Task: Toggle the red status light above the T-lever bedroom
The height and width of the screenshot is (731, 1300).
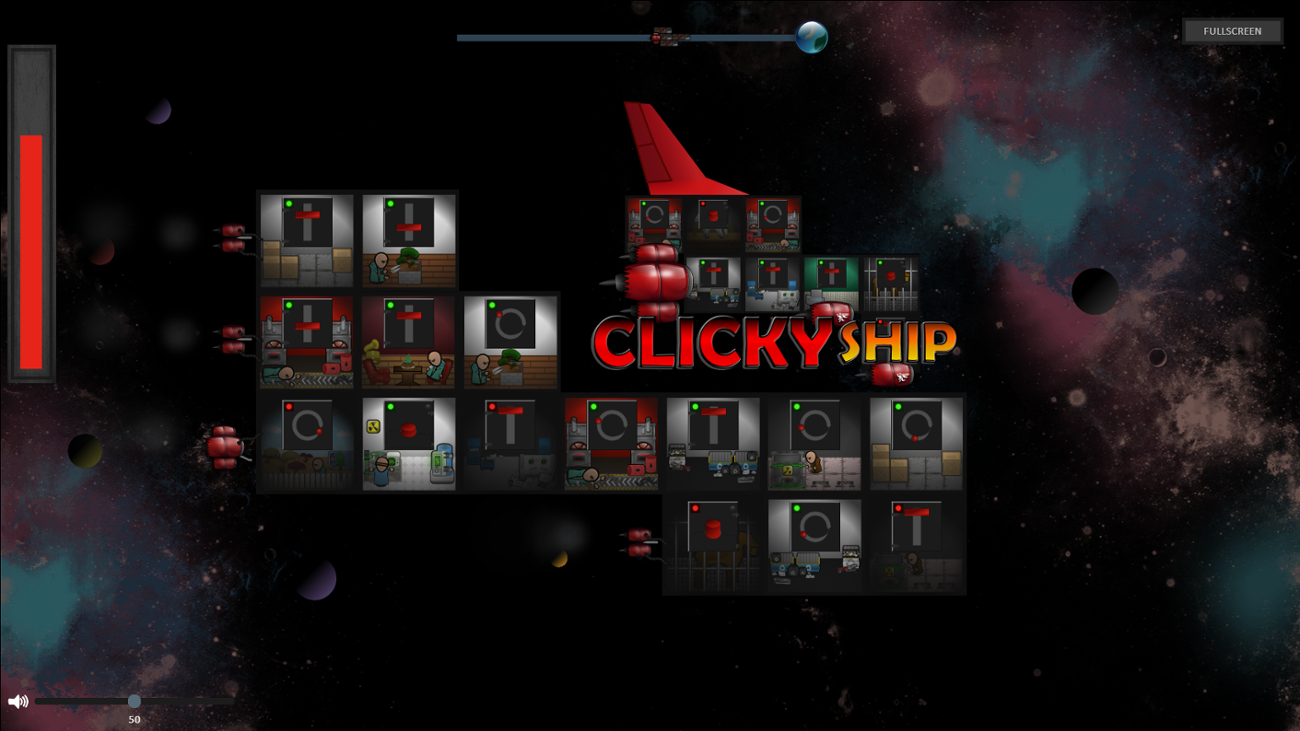Action: (493, 404)
